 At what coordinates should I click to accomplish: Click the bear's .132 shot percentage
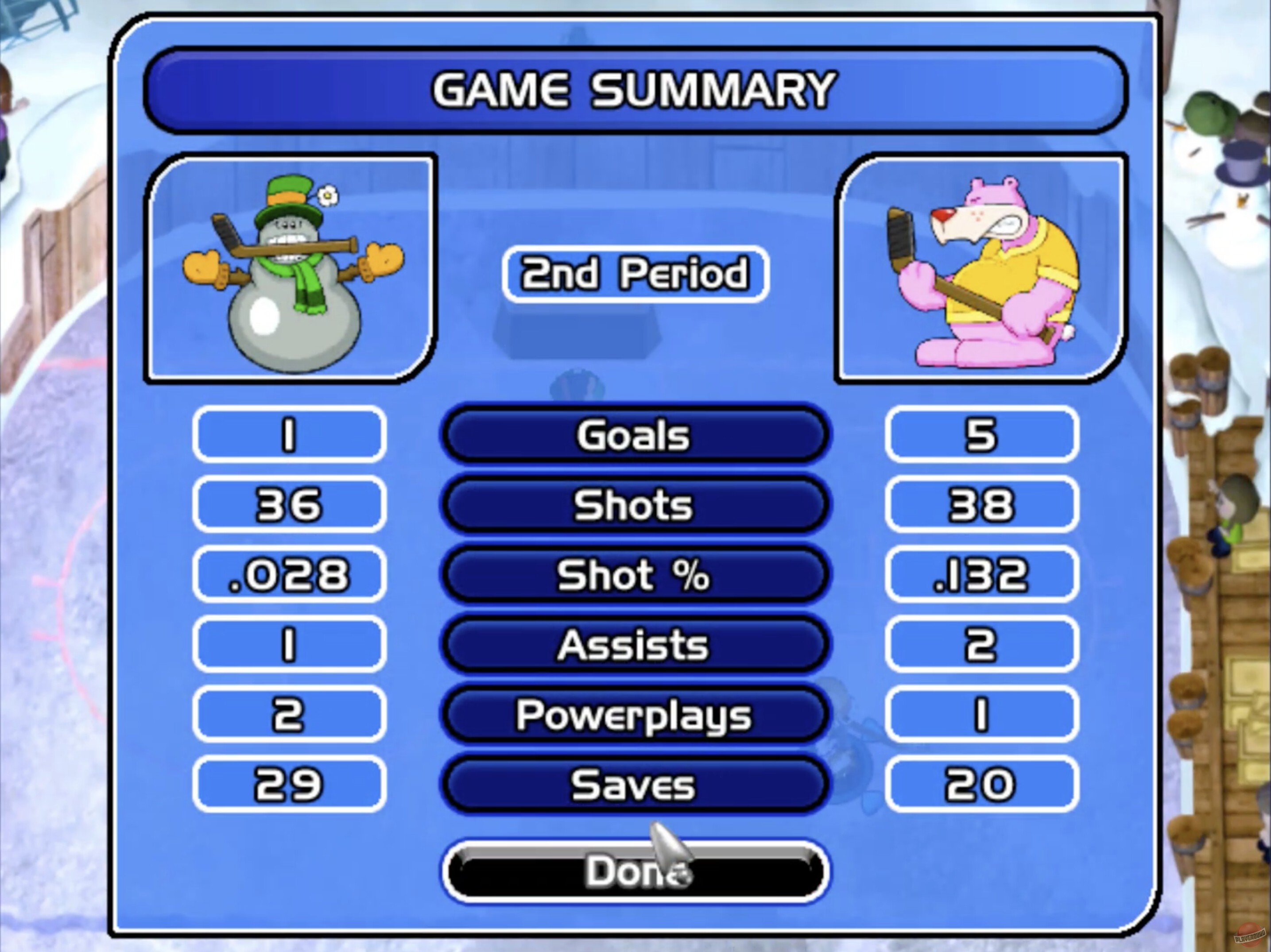tap(980, 576)
